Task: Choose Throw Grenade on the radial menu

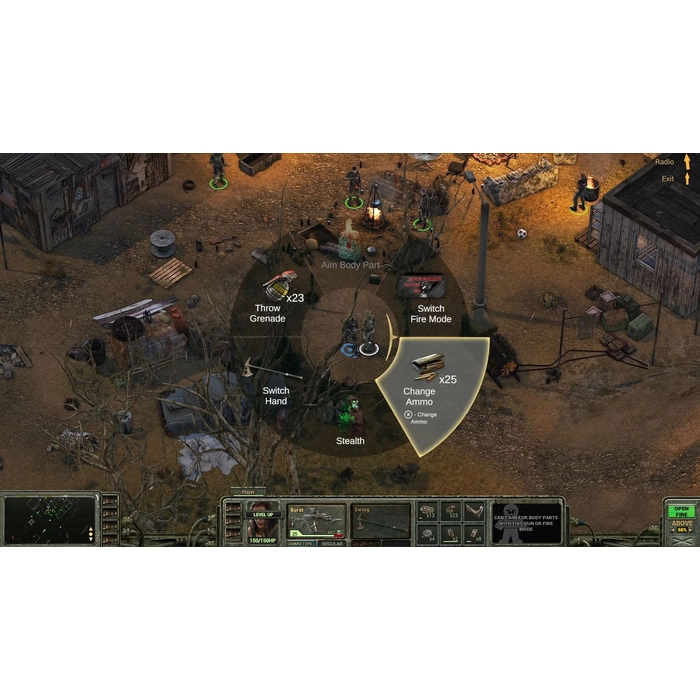Action: click(270, 303)
